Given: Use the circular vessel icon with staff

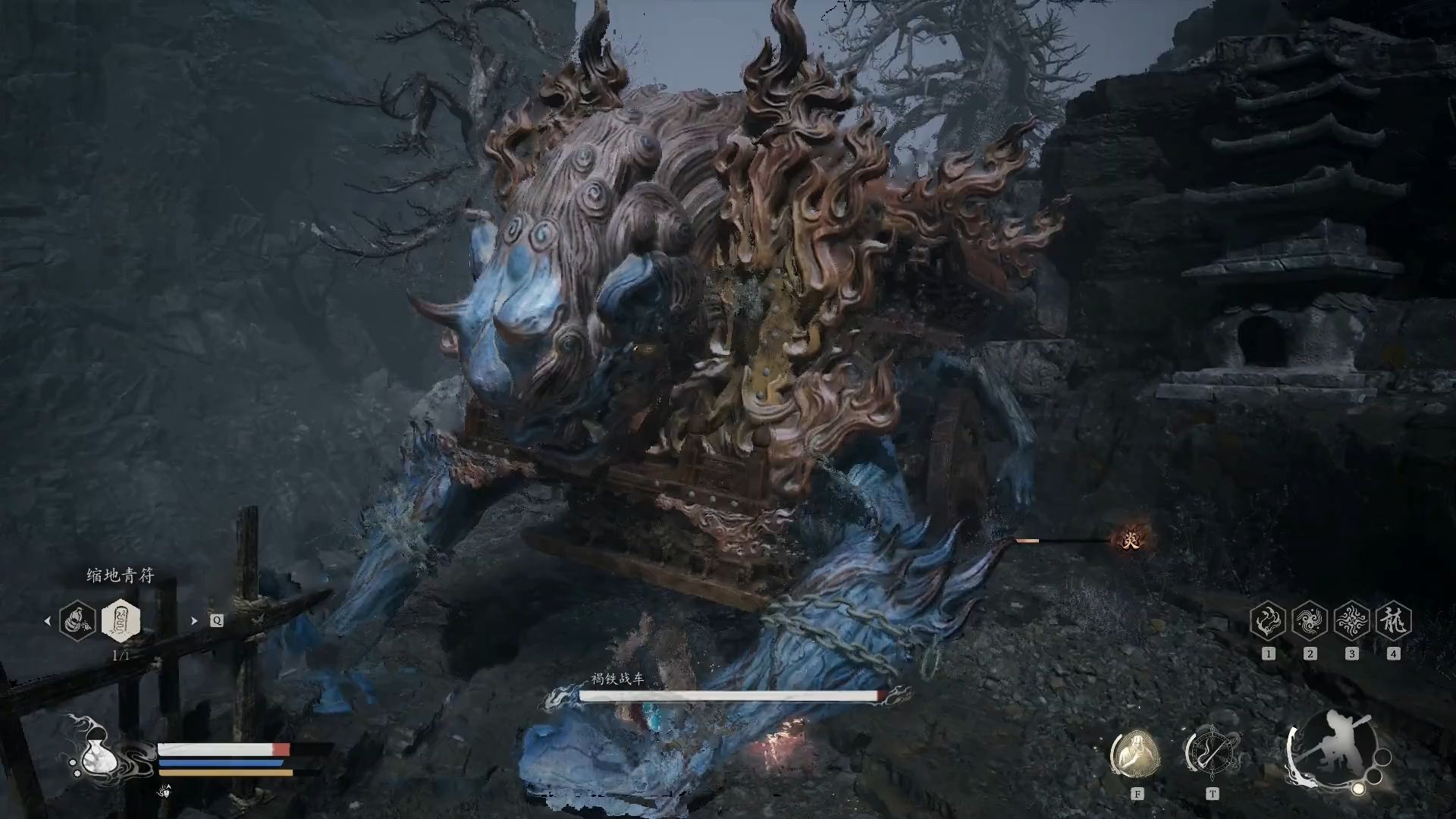Looking at the screenshot, I should pyautogui.click(x=1211, y=753).
